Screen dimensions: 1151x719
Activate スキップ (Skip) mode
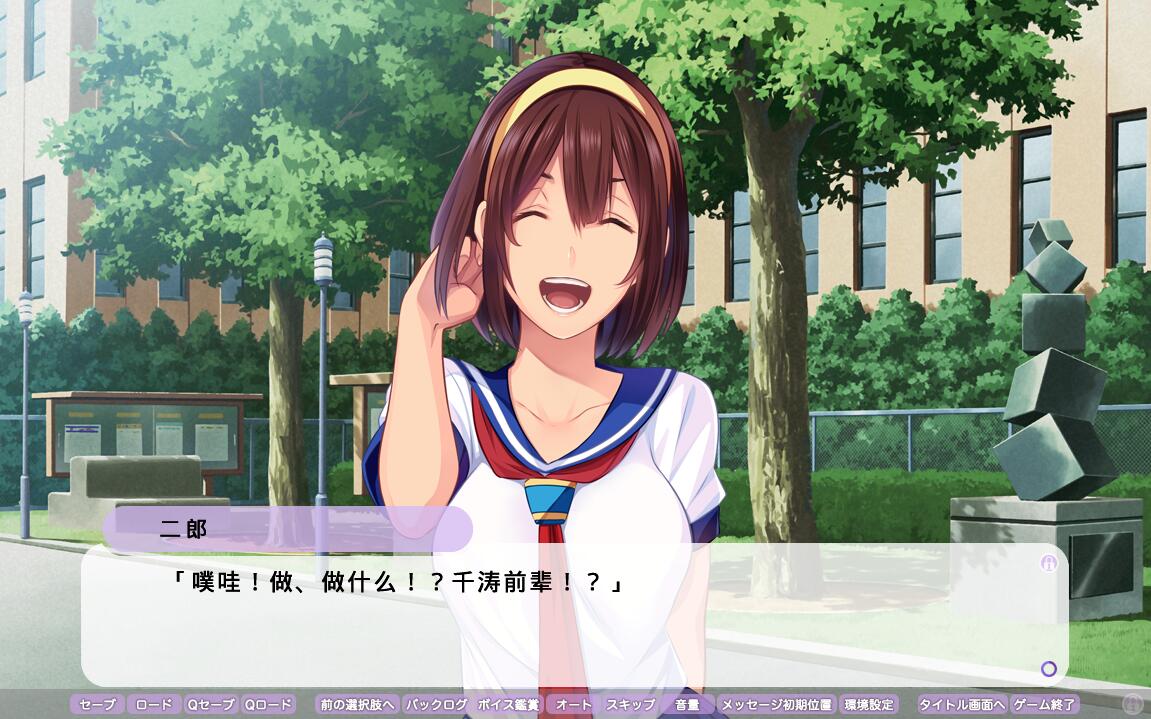tap(630, 704)
